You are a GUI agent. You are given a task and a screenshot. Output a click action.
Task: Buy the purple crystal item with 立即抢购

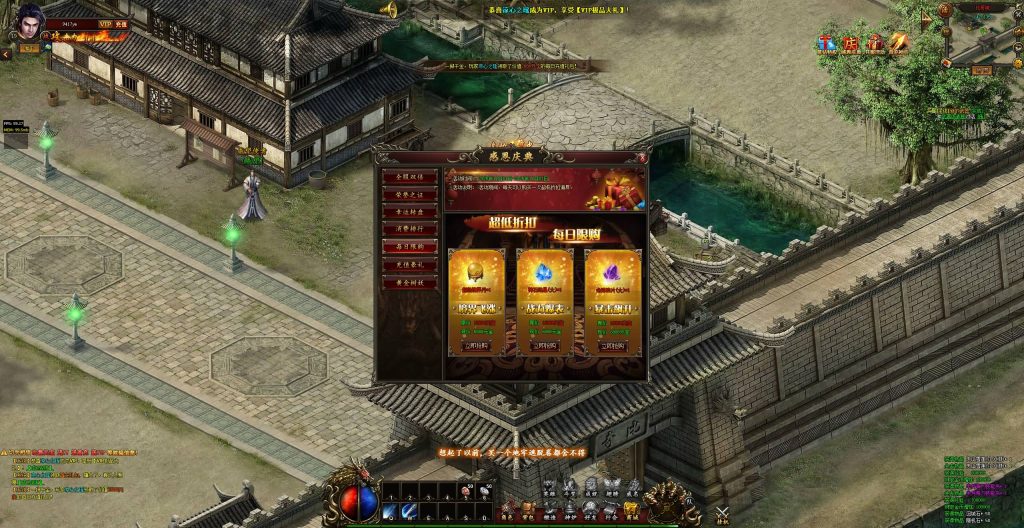pos(613,345)
